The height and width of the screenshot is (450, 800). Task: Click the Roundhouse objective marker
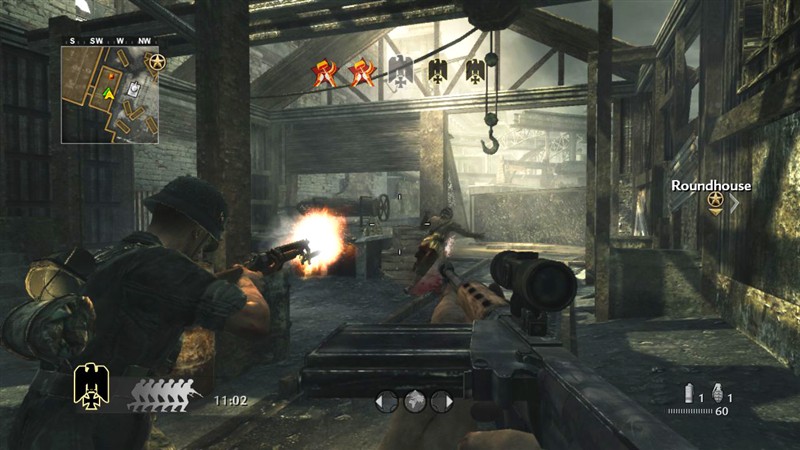(715, 201)
